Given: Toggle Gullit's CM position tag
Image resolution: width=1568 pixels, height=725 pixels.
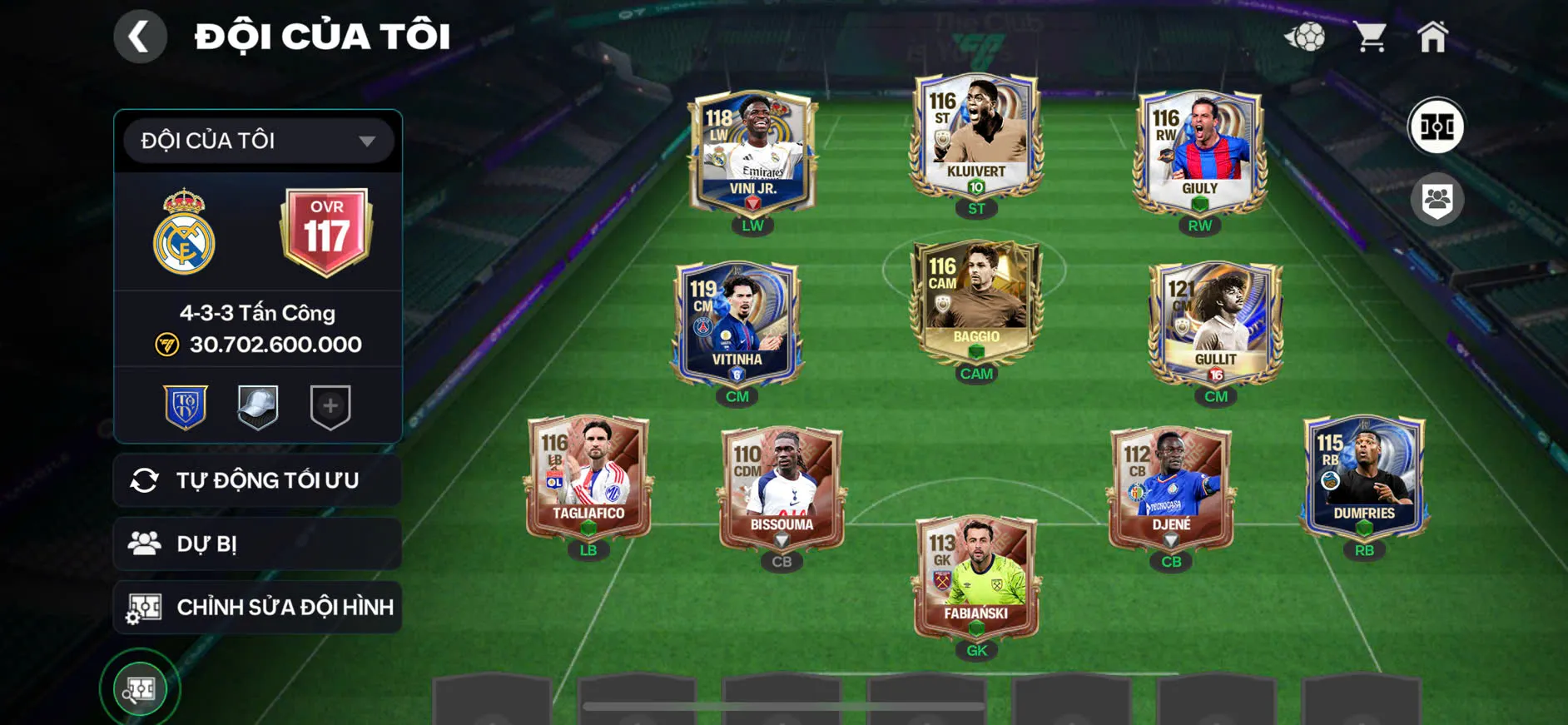Looking at the screenshot, I should pos(1213,397).
